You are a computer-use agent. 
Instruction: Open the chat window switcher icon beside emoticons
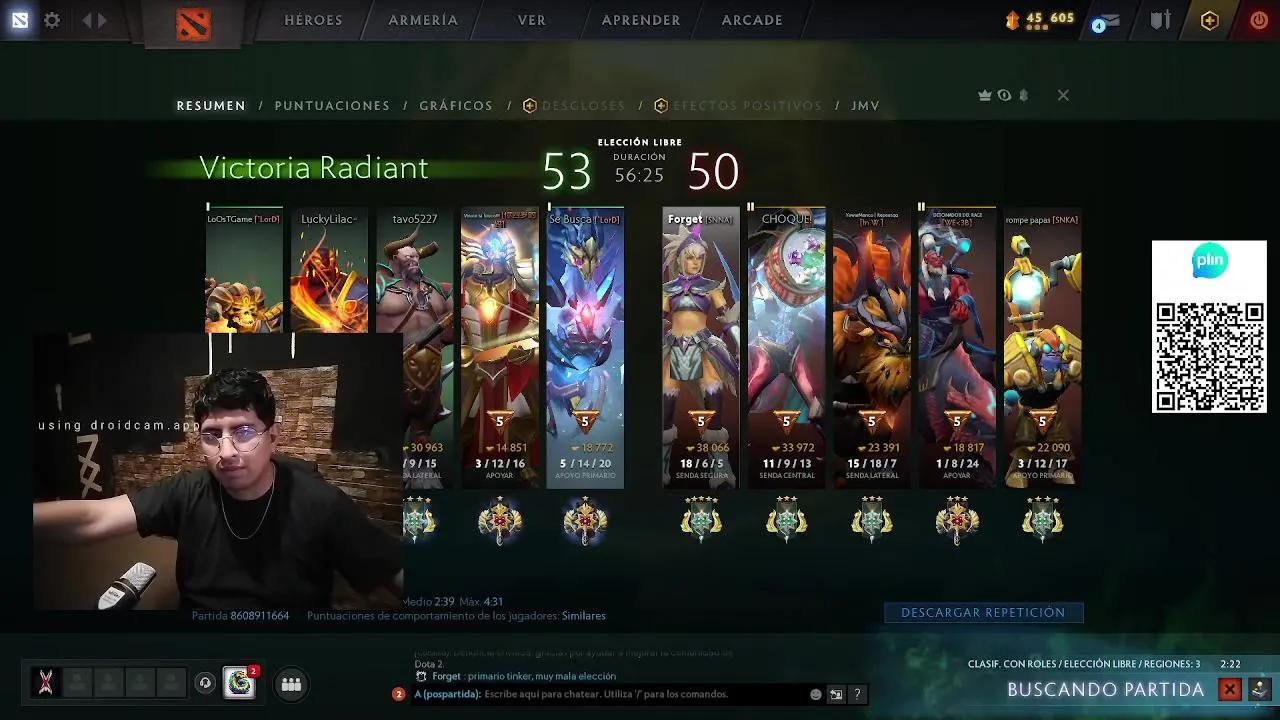click(x=836, y=694)
